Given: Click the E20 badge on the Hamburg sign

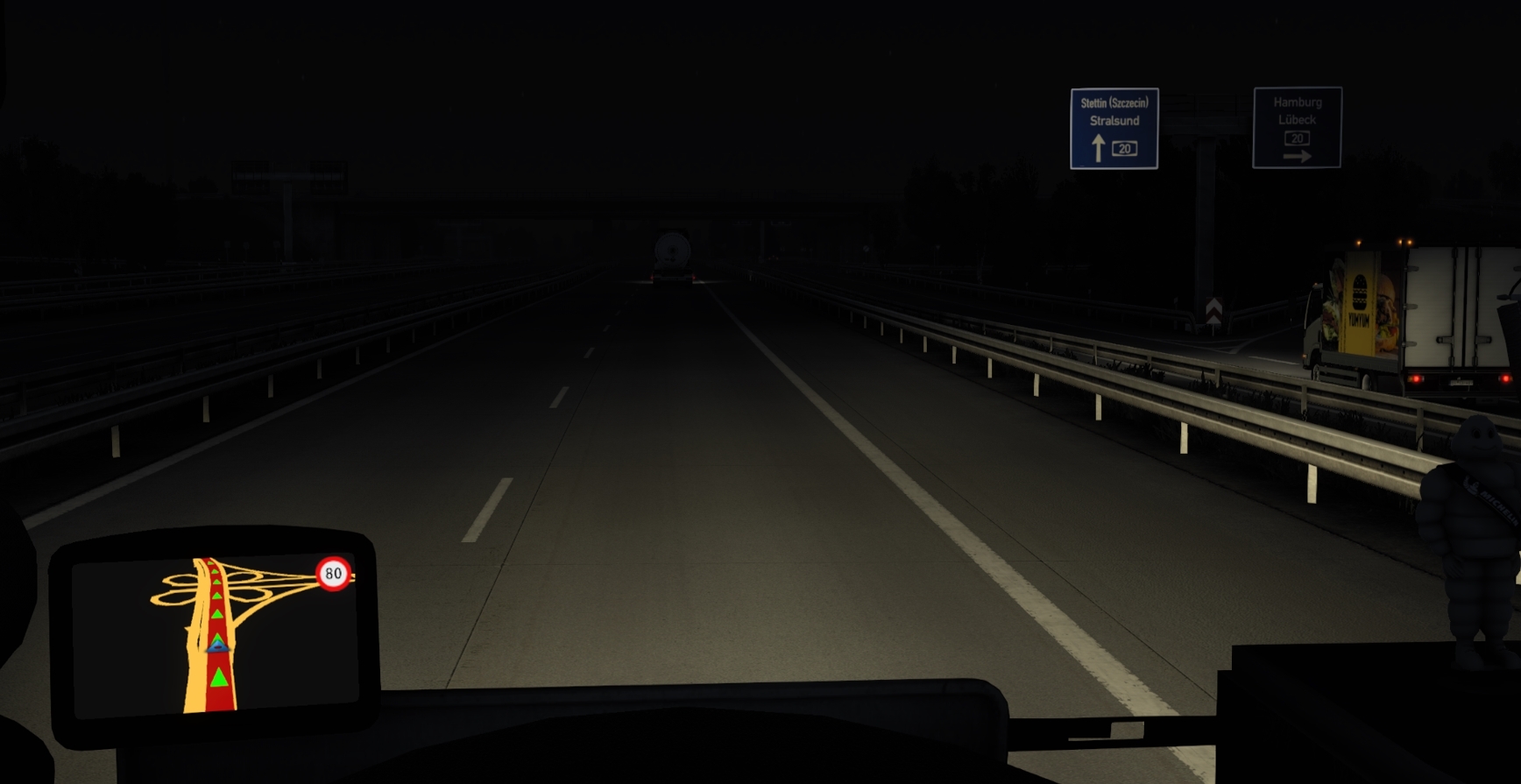Looking at the screenshot, I should point(1297,137).
